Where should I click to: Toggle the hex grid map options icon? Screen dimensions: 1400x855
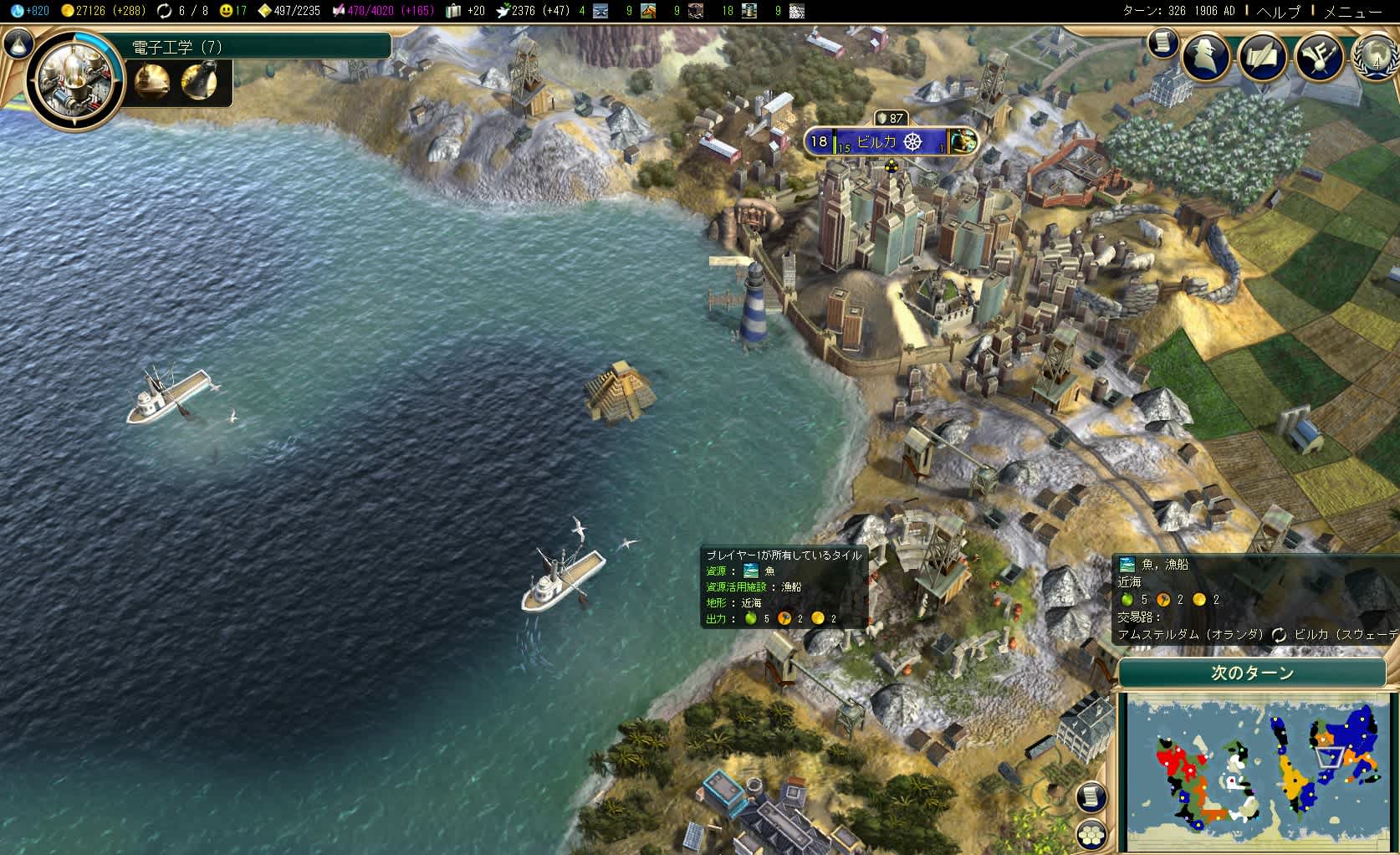(1091, 834)
